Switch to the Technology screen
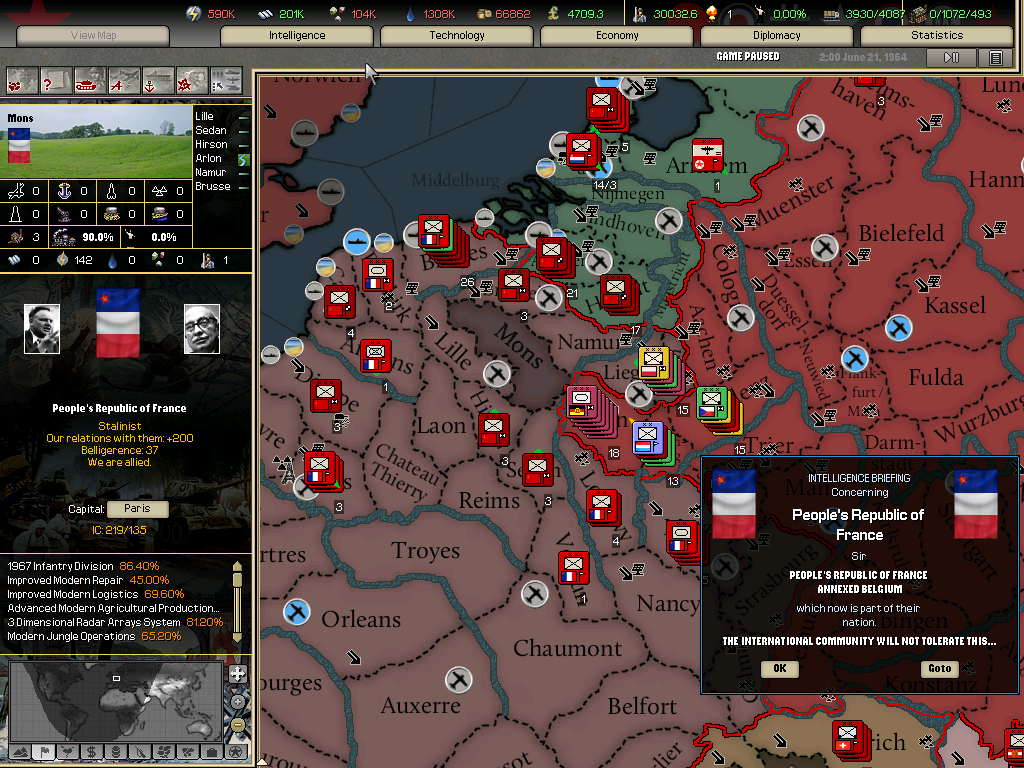 [457, 36]
